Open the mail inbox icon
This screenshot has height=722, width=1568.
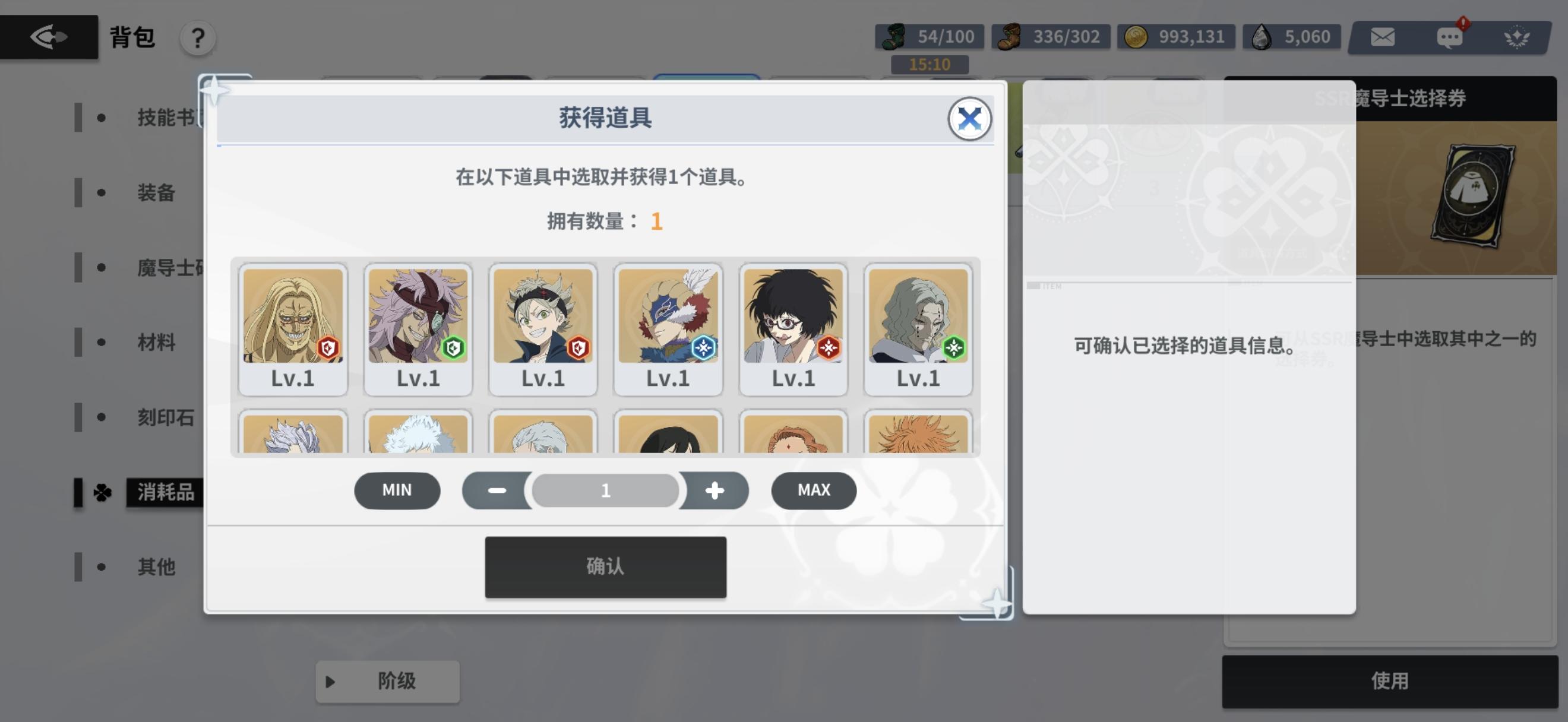click(1382, 36)
